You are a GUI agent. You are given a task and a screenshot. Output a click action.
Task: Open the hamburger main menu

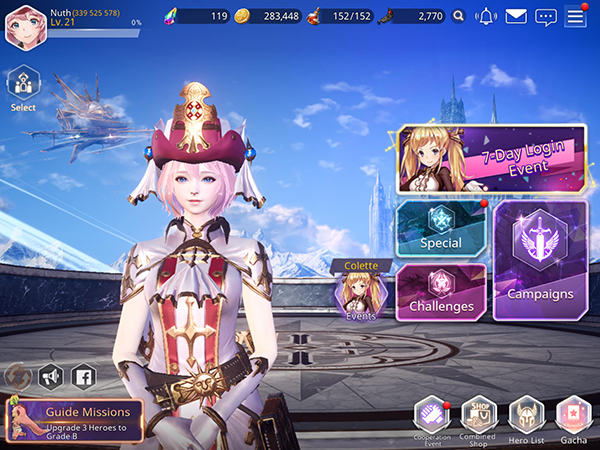coord(575,16)
